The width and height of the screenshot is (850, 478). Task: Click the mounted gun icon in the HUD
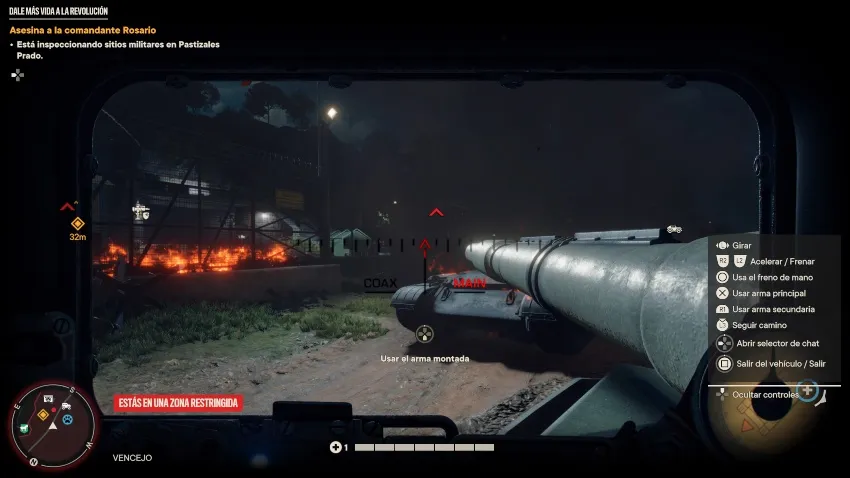click(425, 333)
